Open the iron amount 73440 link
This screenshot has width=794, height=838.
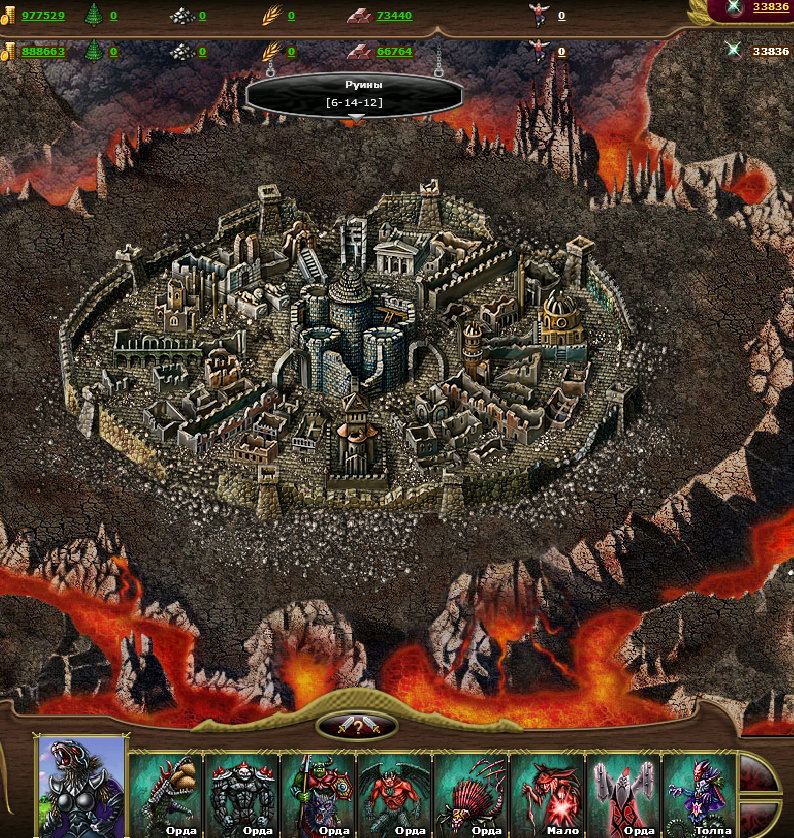pyautogui.click(x=394, y=16)
